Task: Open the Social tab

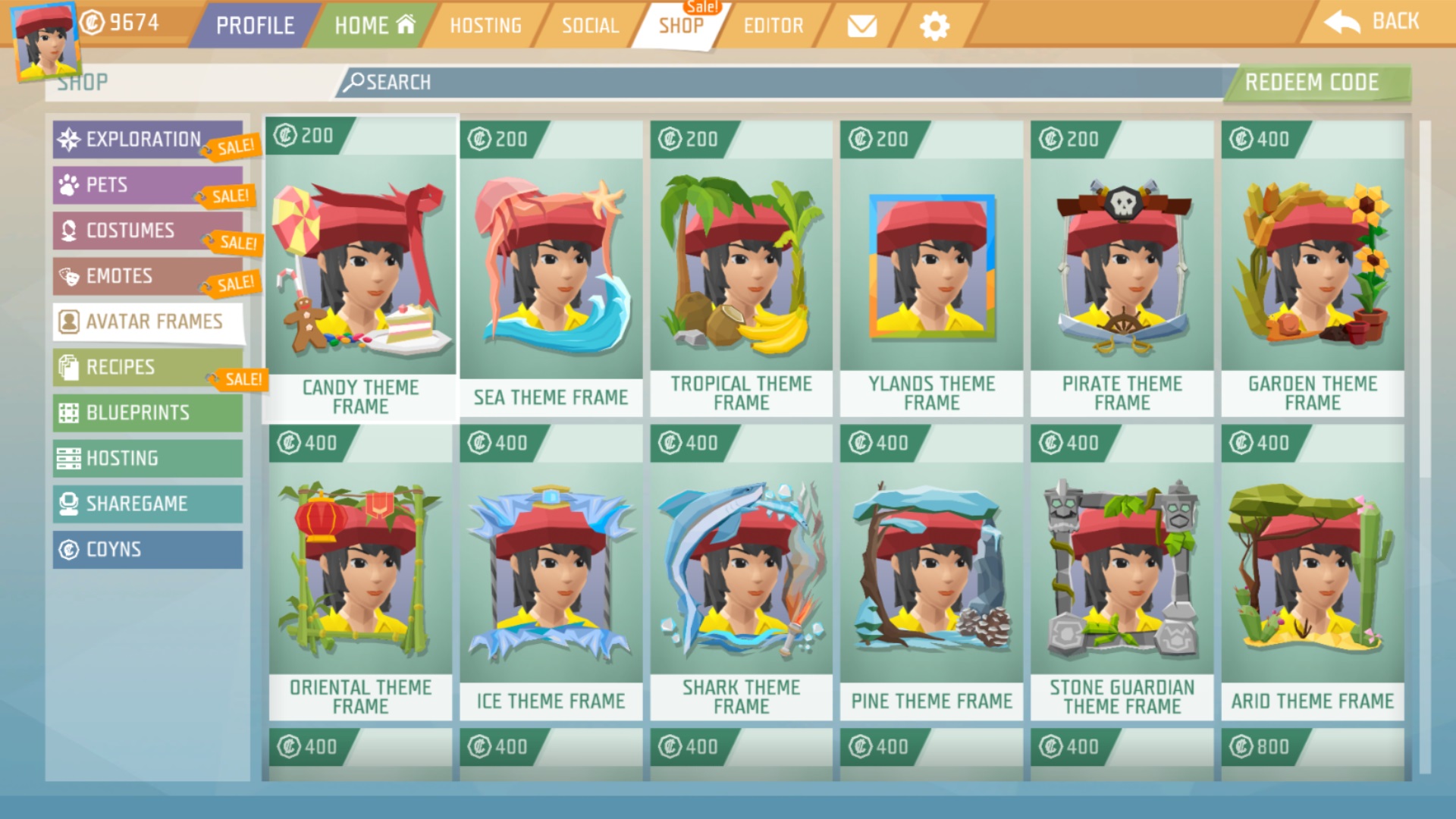Action: click(x=590, y=26)
